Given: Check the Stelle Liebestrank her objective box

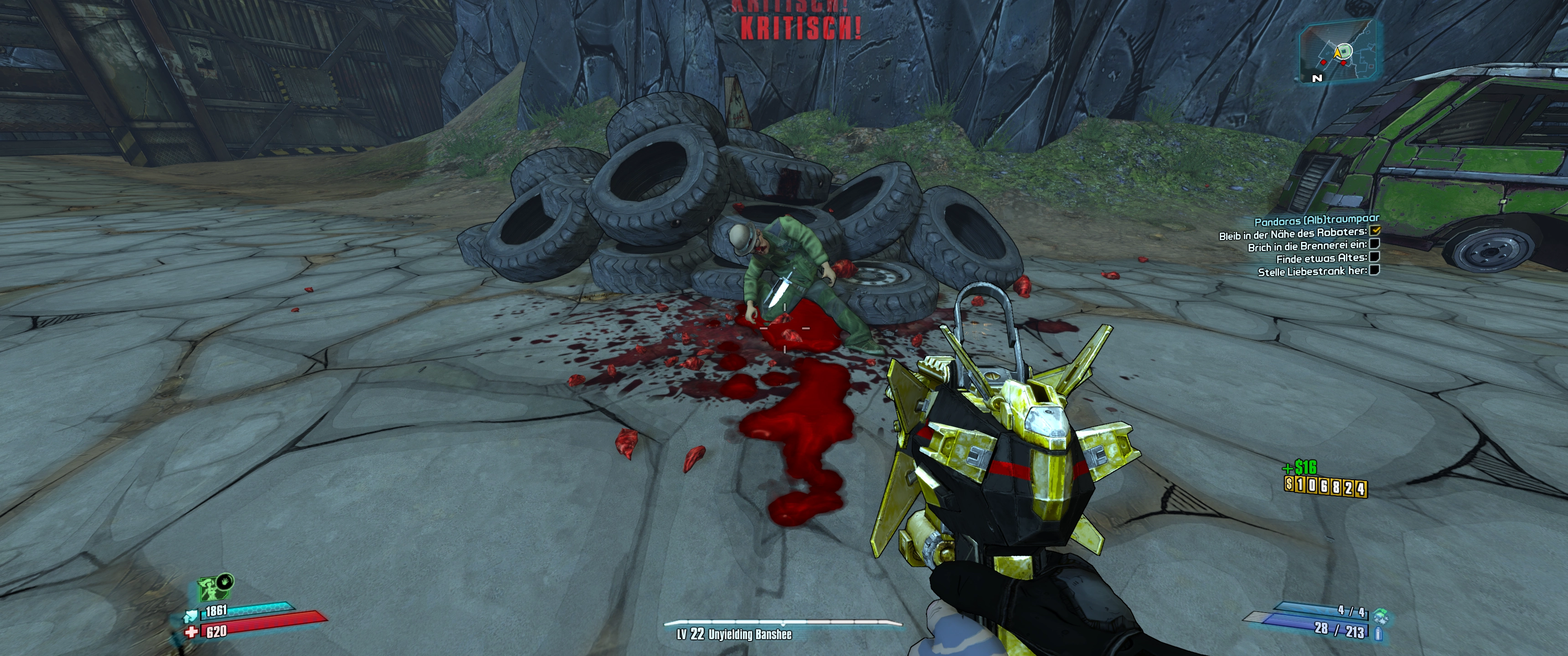Looking at the screenshot, I should pos(1374,270).
